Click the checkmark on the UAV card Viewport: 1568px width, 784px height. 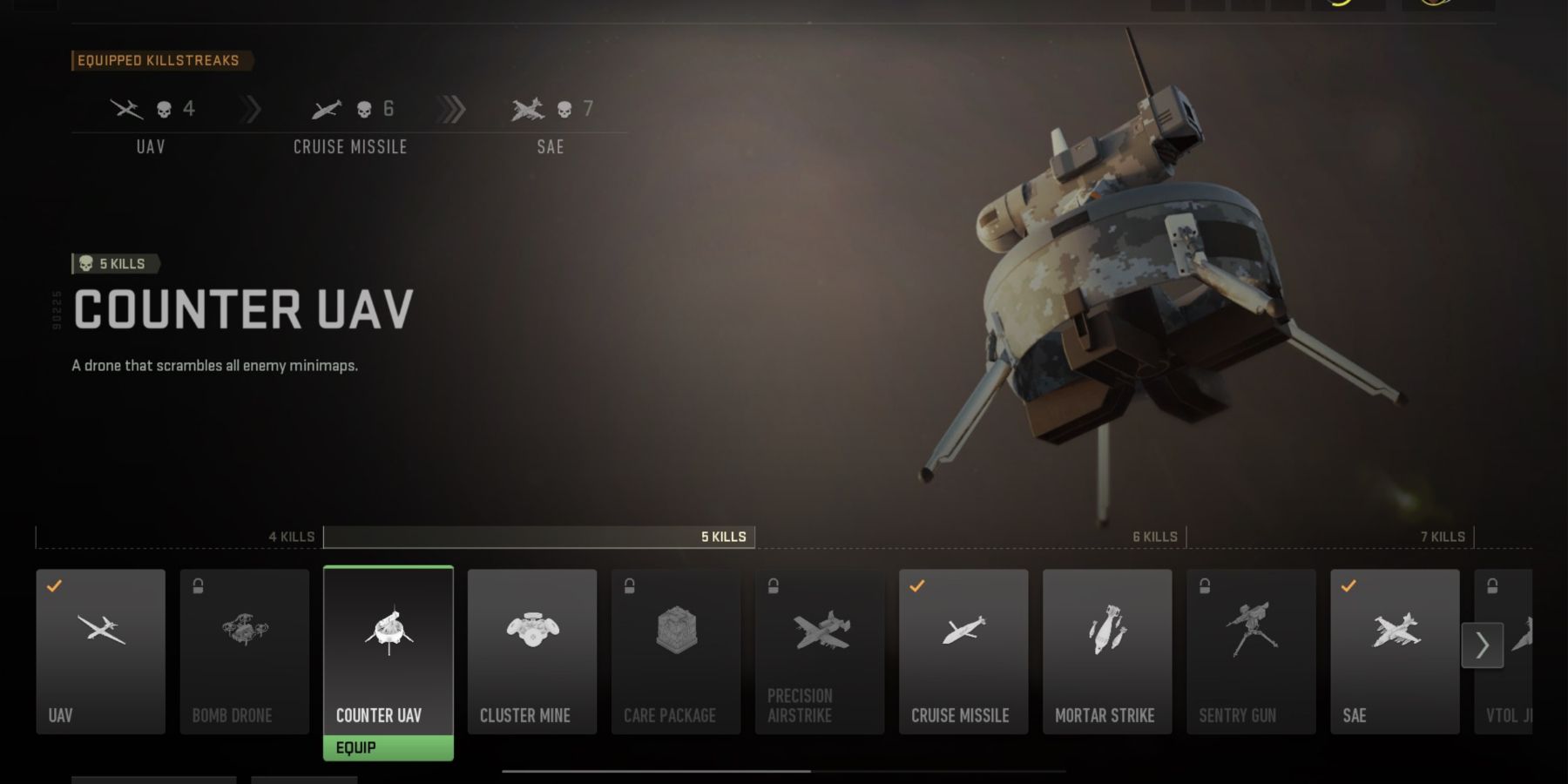coord(54,588)
